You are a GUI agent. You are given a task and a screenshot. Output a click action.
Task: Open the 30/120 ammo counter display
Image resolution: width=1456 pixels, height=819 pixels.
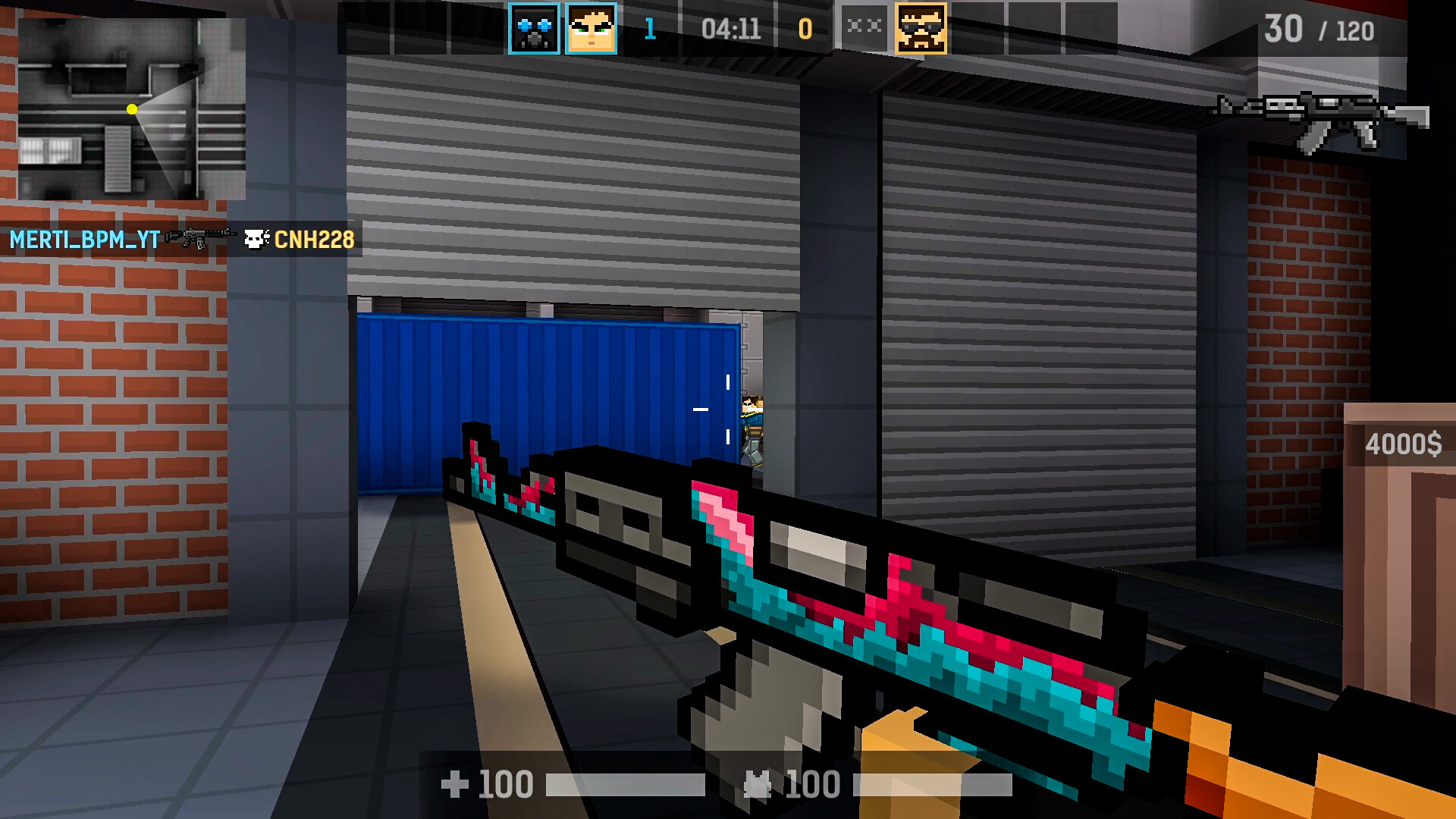click(x=1321, y=32)
